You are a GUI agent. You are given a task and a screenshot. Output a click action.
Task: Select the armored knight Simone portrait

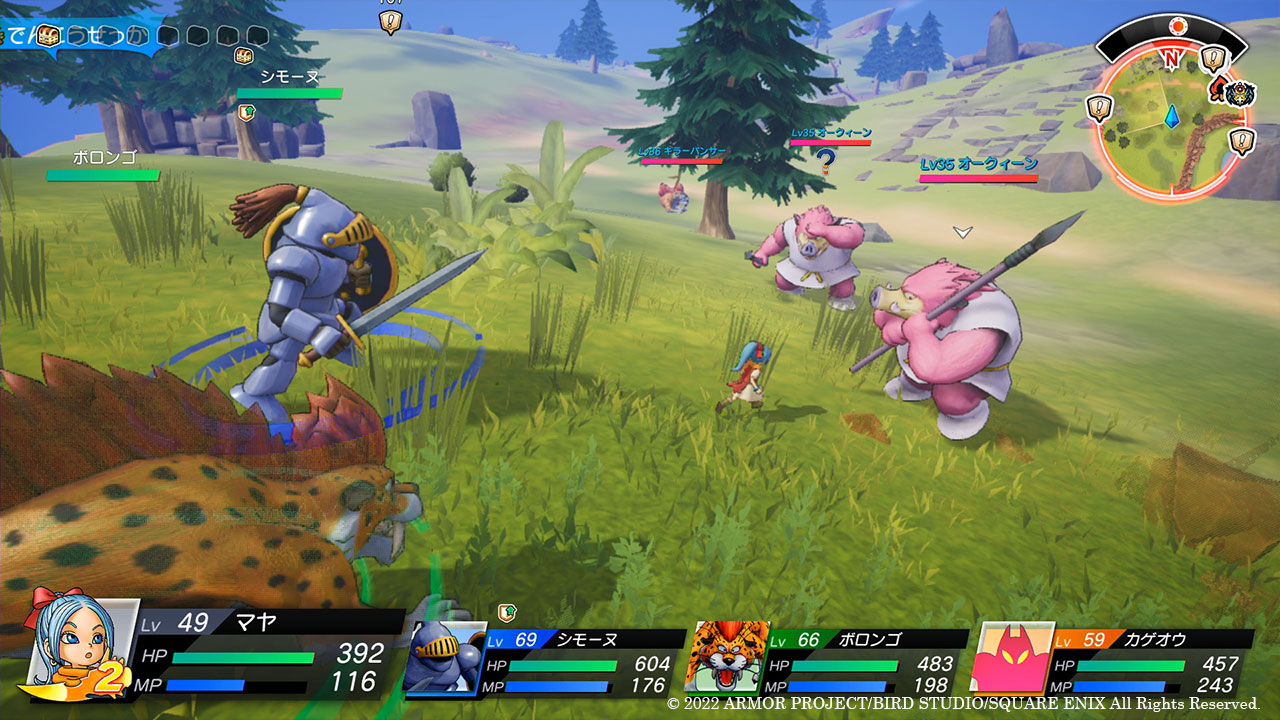click(x=444, y=656)
